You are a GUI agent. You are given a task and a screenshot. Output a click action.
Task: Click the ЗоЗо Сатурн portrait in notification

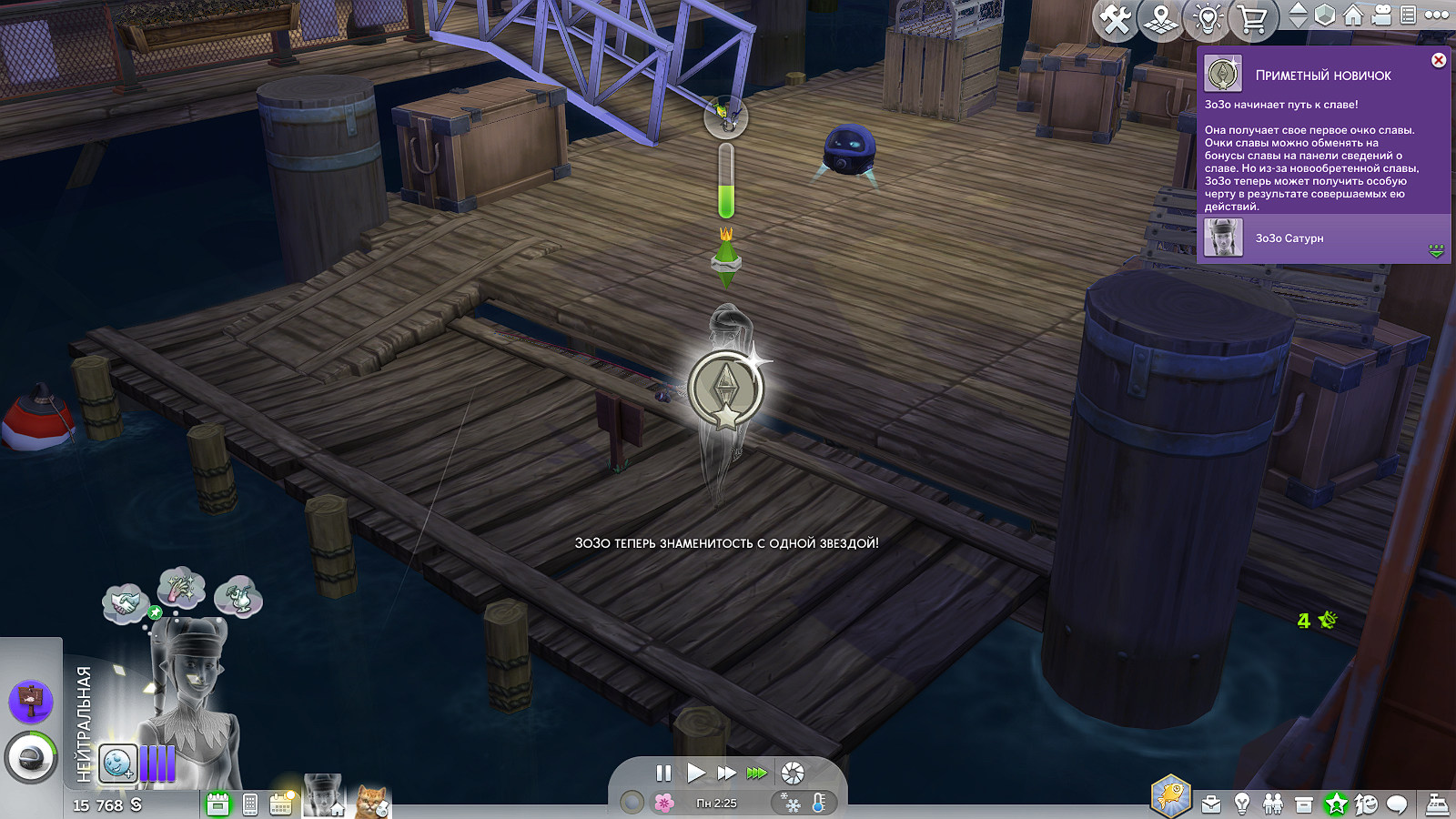click(1224, 238)
